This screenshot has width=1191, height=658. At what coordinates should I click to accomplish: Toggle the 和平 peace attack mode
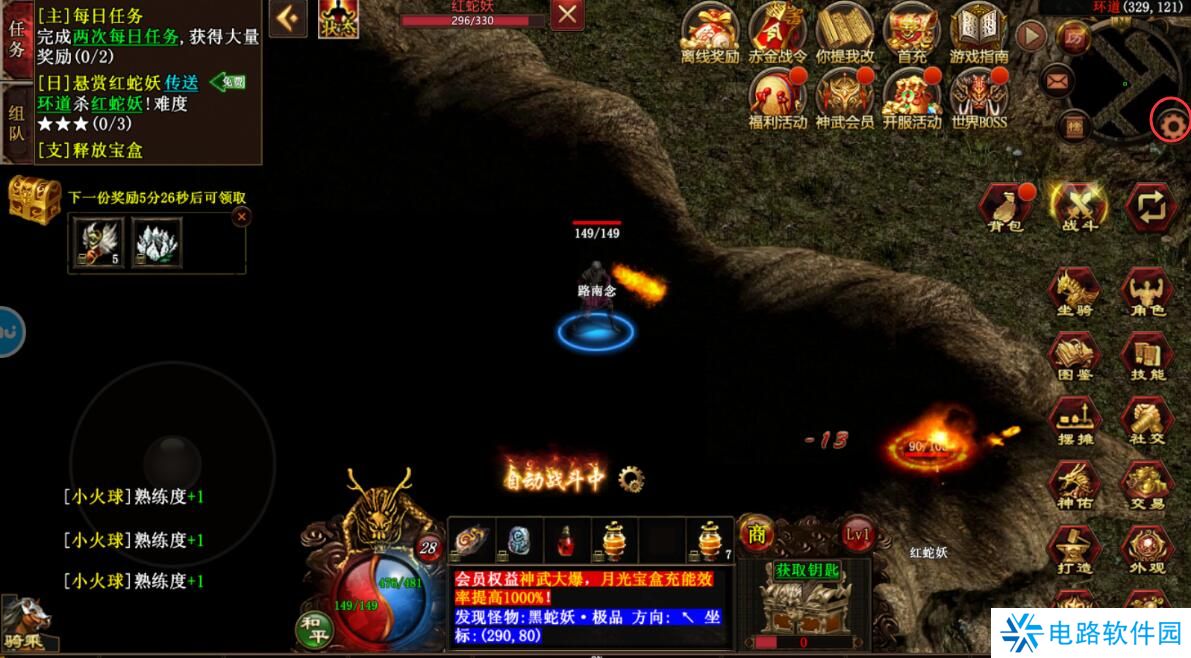[316, 628]
